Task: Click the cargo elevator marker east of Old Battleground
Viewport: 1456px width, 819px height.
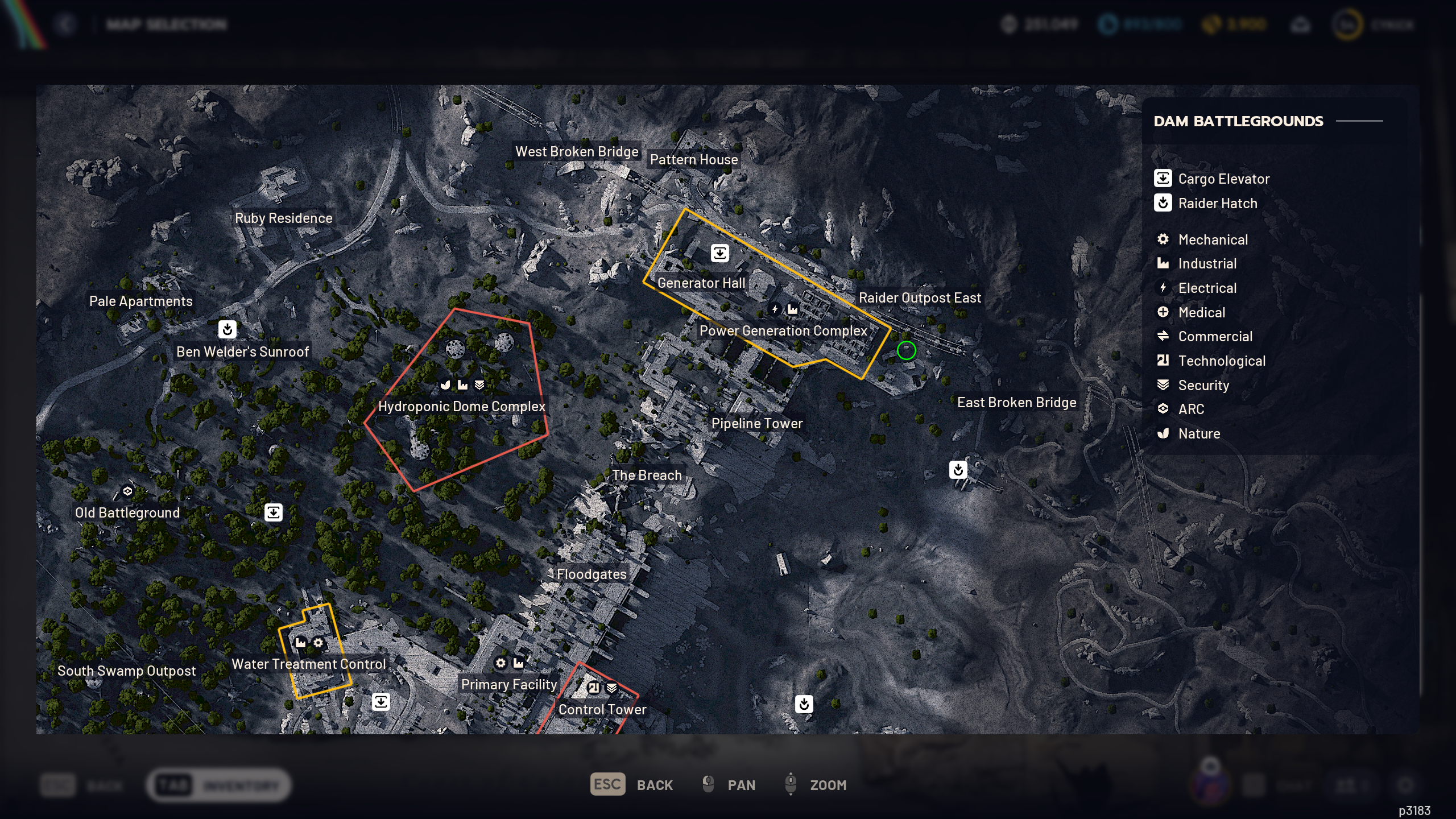Action: (274, 512)
